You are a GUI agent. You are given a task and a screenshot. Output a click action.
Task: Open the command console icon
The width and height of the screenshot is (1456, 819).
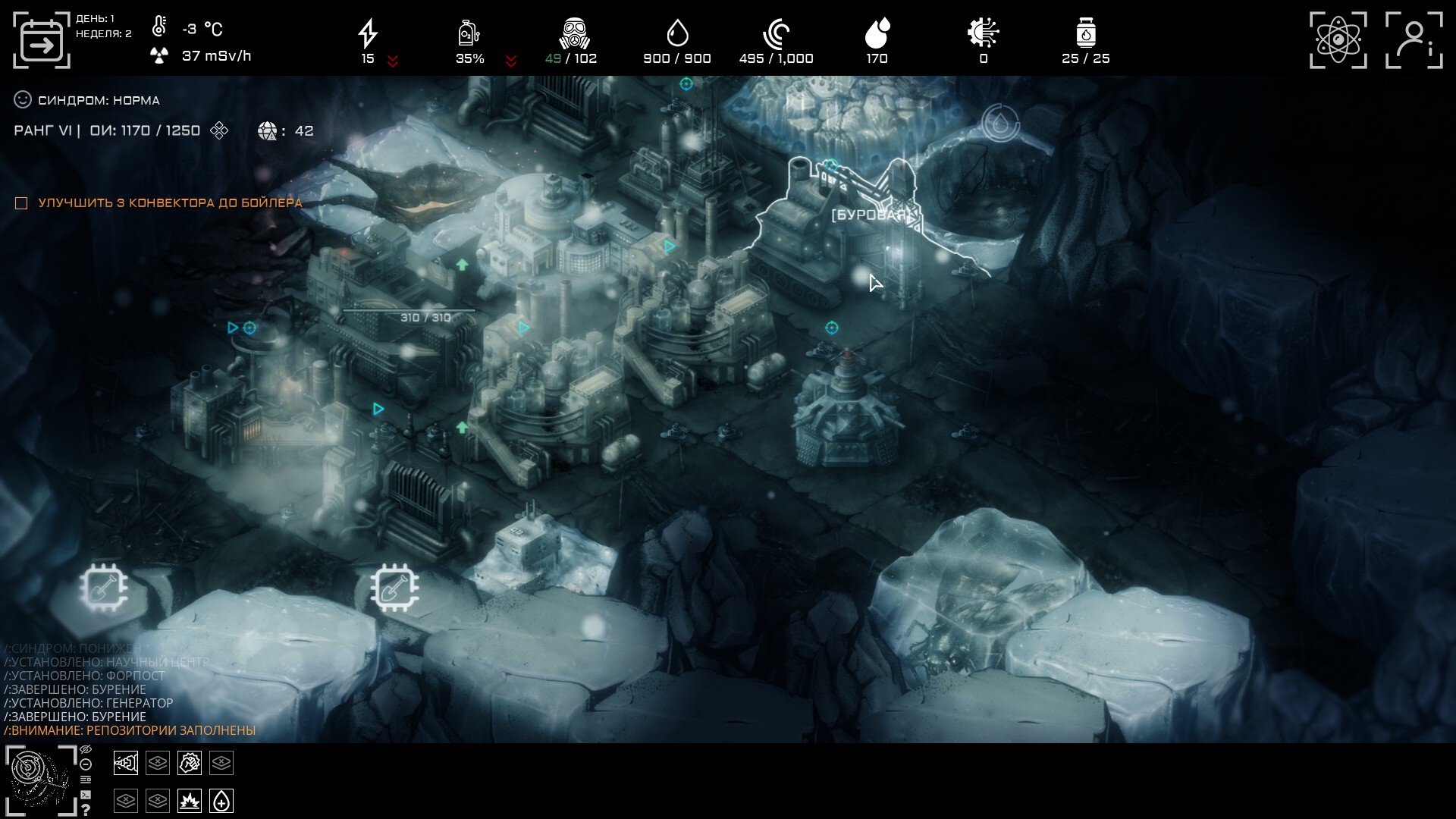[x=86, y=795]
